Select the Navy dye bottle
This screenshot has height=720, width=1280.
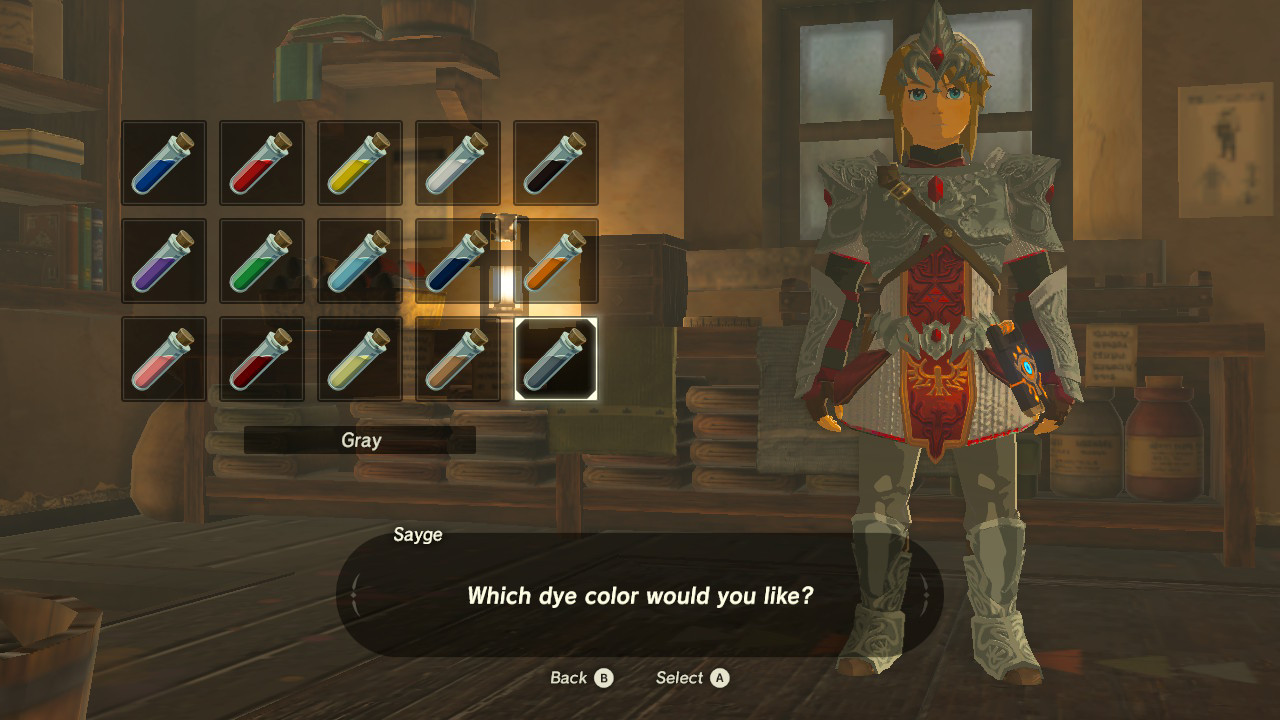pos(457,260)
